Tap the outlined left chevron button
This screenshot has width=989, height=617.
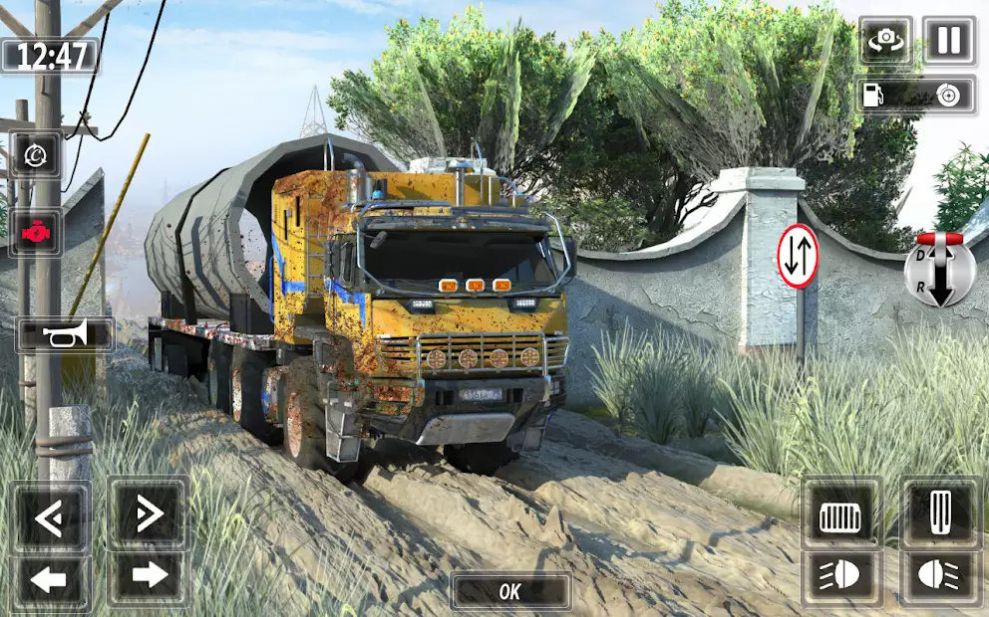point(50,516)
